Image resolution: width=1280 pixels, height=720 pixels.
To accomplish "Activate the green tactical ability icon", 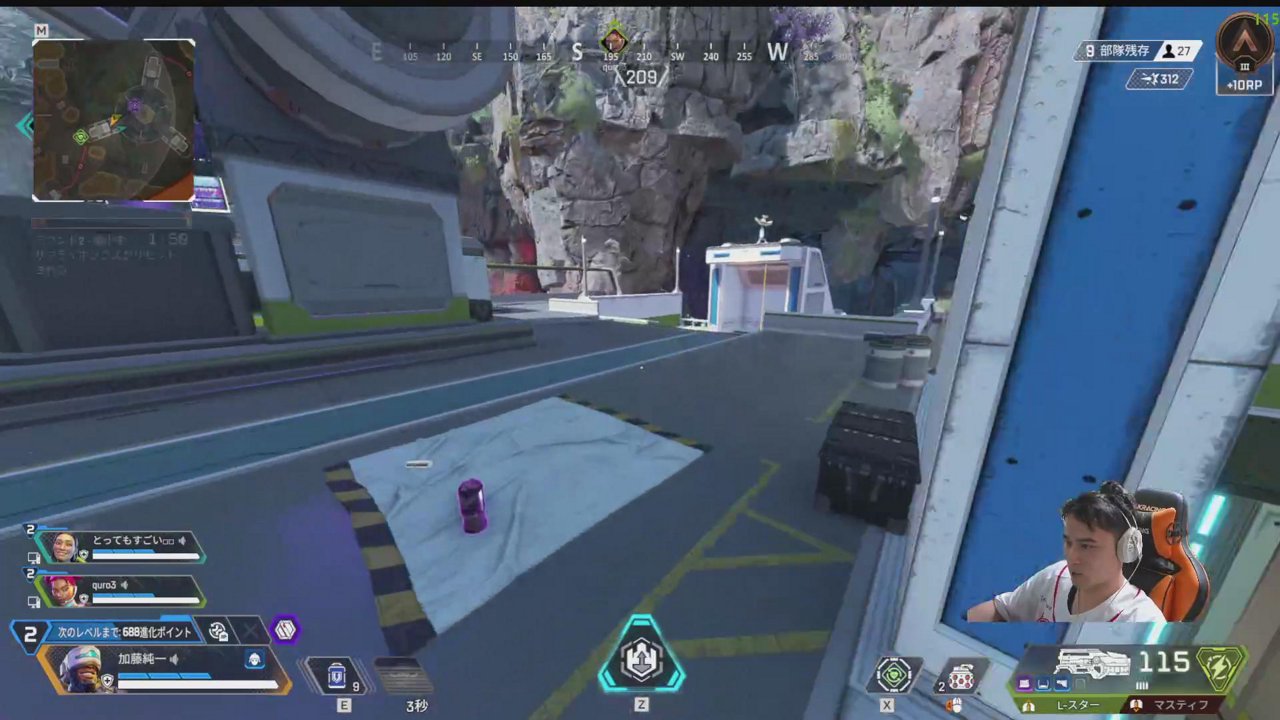I will [893, 675].
